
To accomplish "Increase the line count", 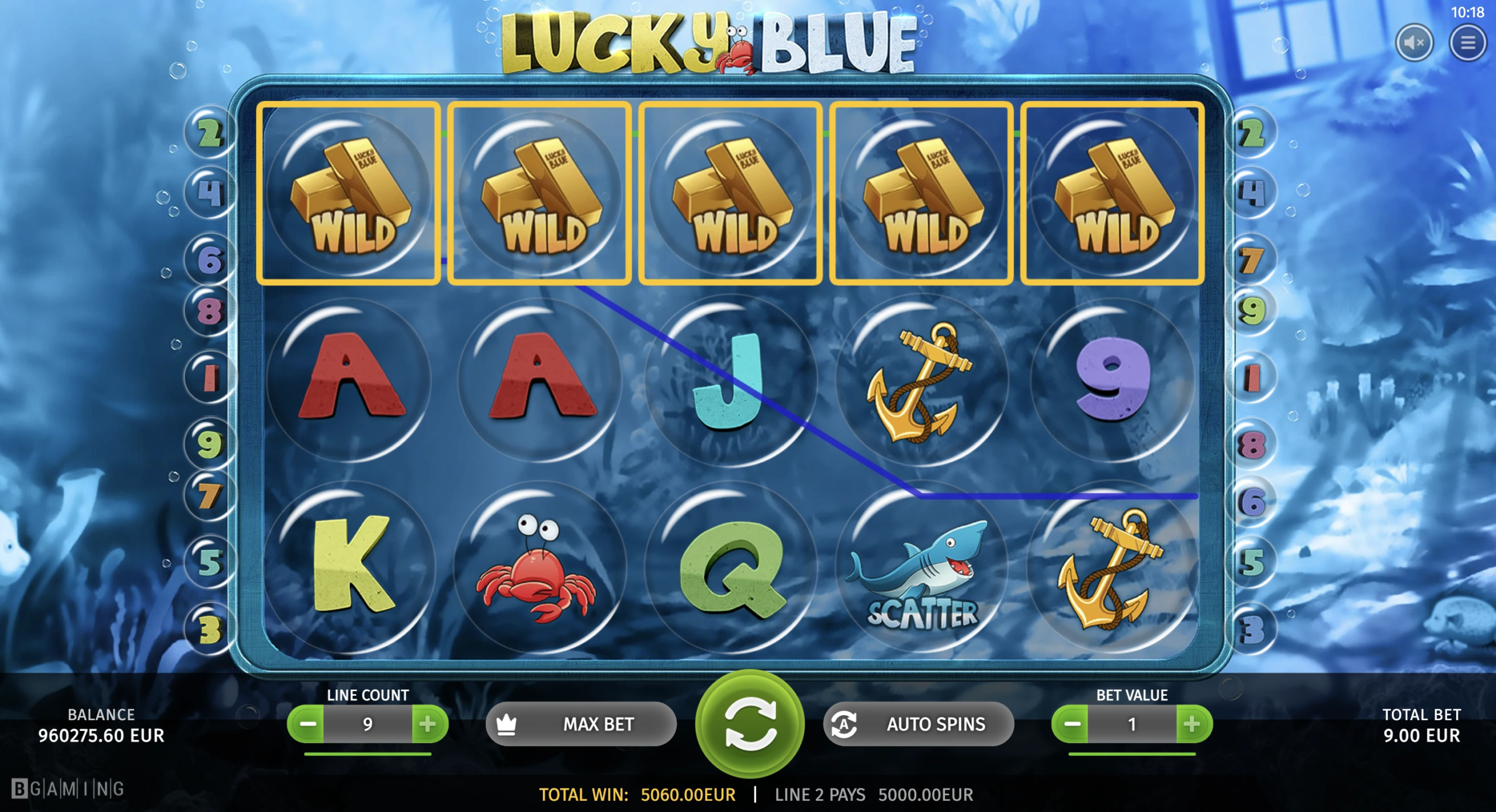I will click(428, 724).
